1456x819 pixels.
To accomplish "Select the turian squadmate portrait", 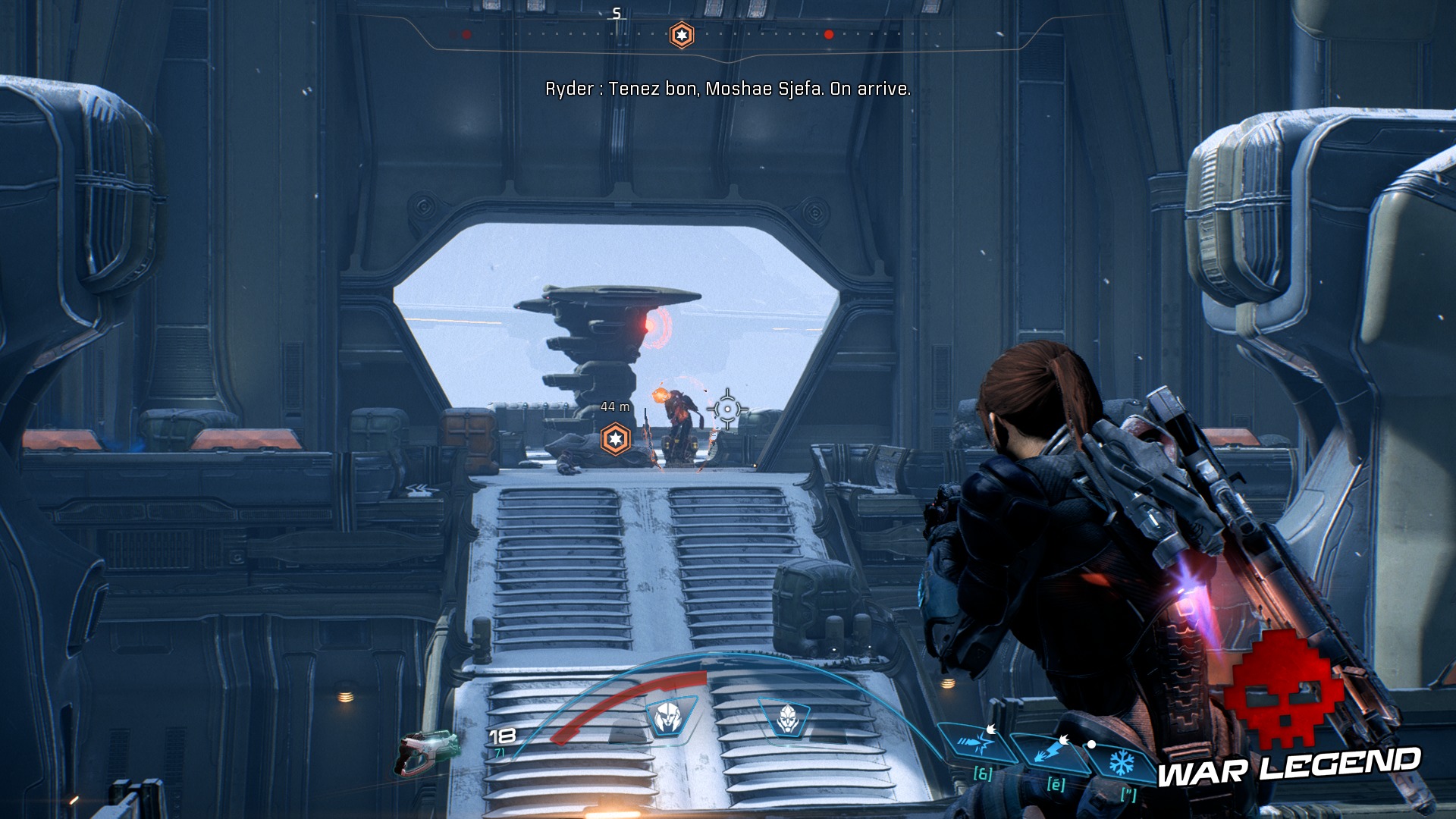I will (x=787, y=717).
